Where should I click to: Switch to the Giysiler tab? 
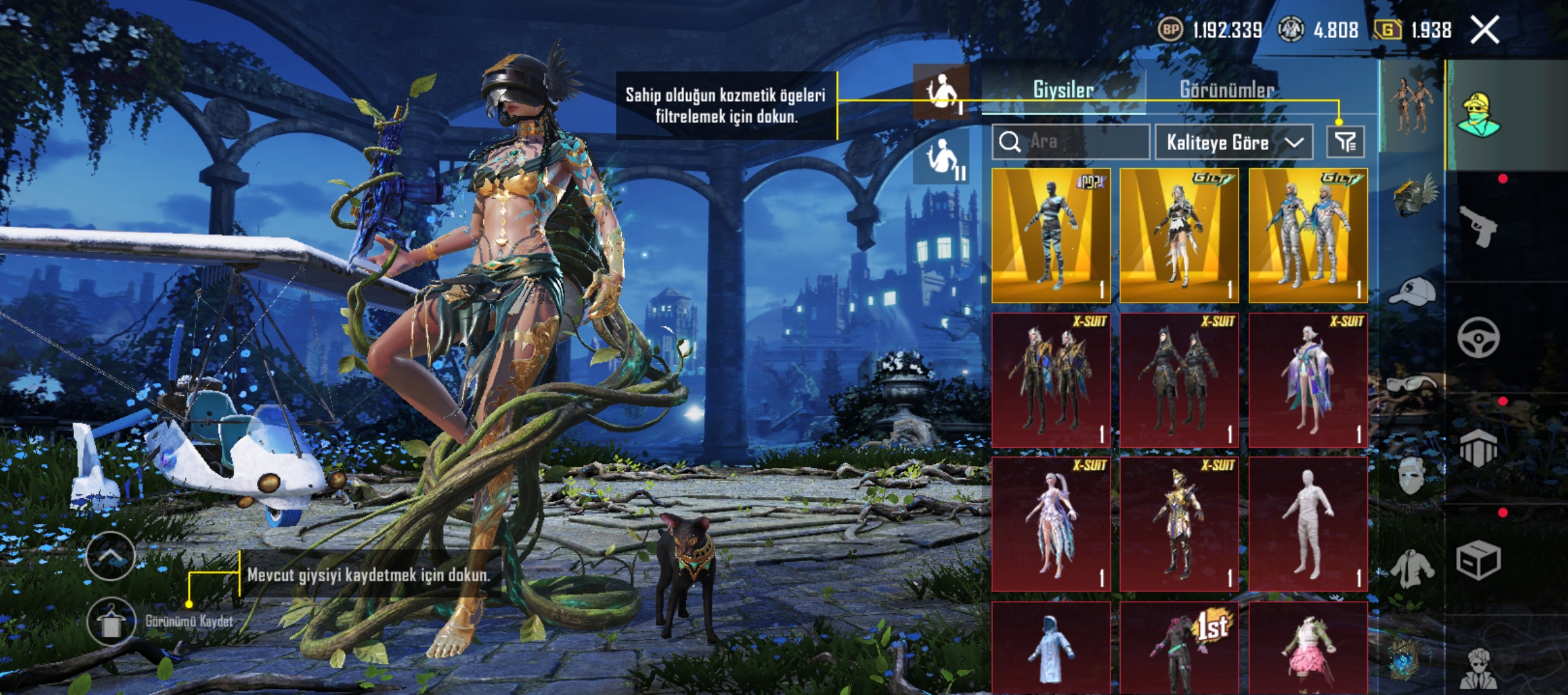[x=1063, y=90]
